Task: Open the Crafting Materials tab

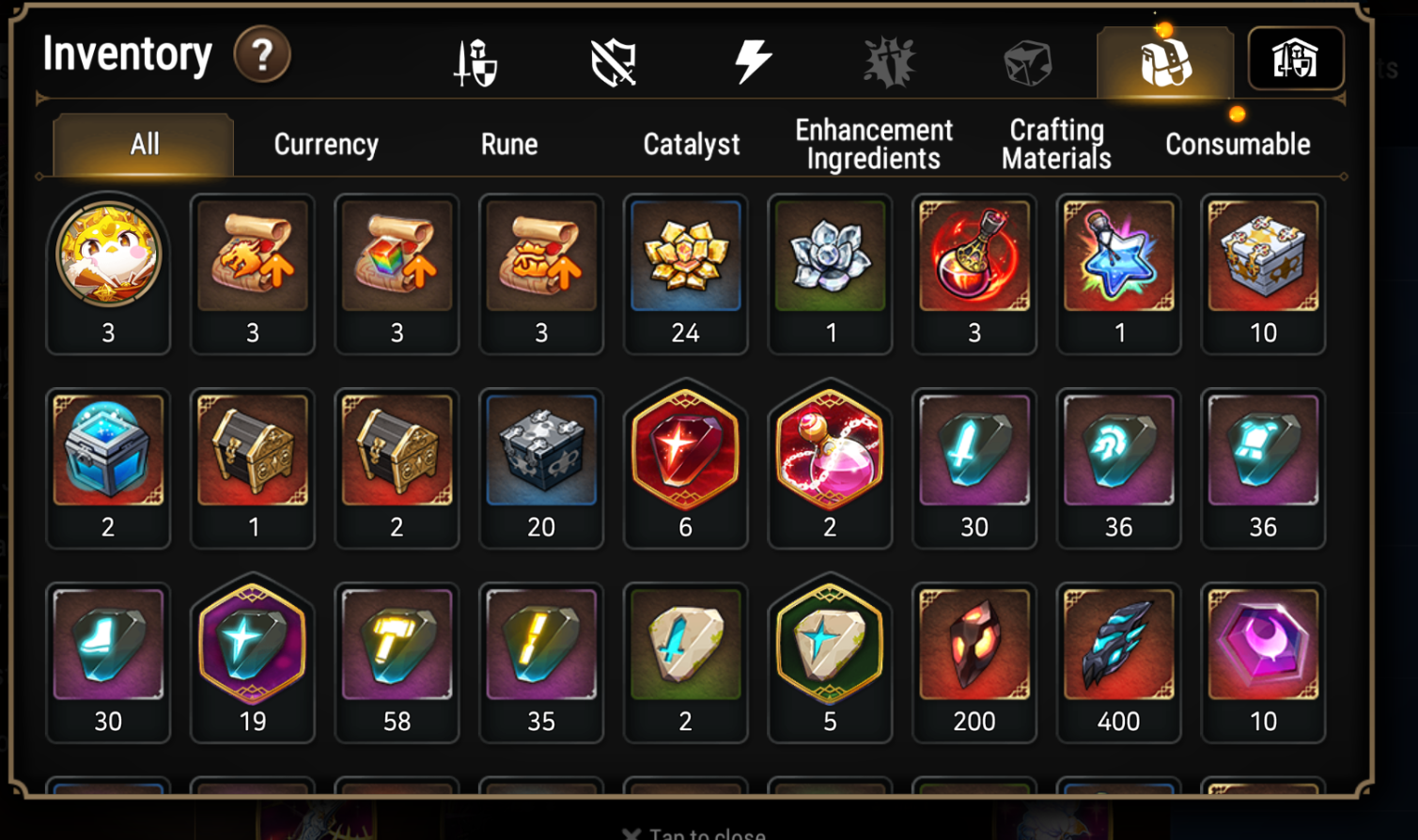Action: coord(1054,145)
